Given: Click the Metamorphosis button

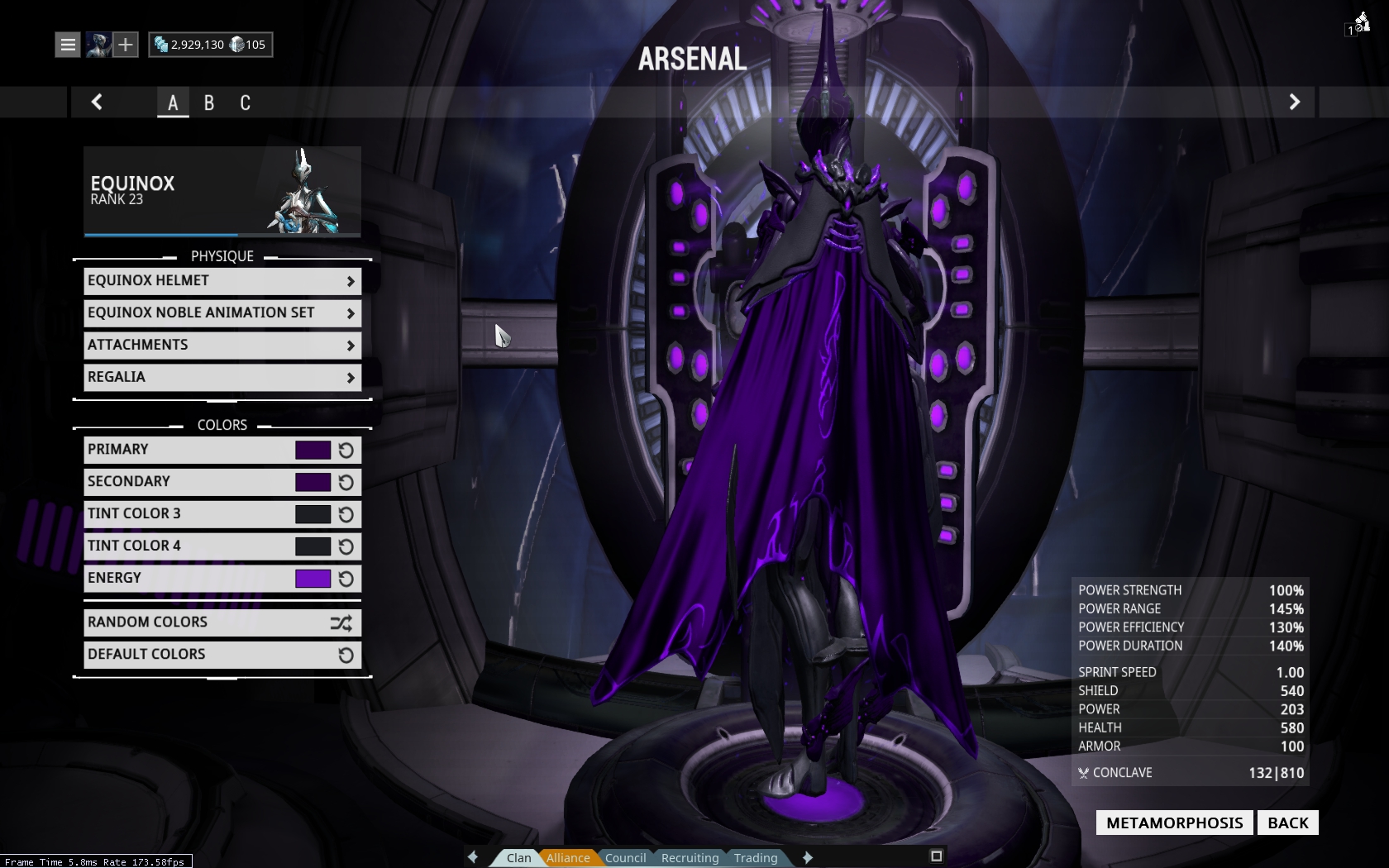Looking at the screenshot, I should pyautogui.click(x=1174, y=823).
